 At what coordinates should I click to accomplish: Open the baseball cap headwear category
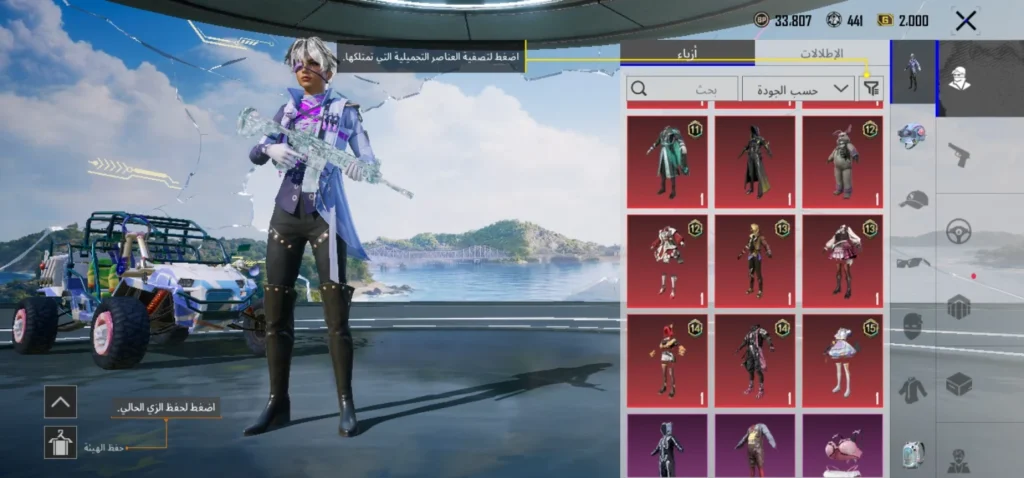point(912,200)
